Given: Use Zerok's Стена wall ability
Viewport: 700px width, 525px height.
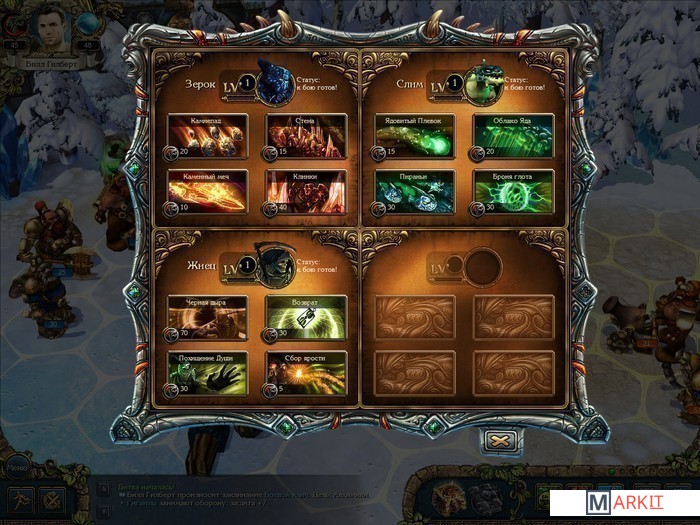Looking at the screenshot, I should 305,136.
